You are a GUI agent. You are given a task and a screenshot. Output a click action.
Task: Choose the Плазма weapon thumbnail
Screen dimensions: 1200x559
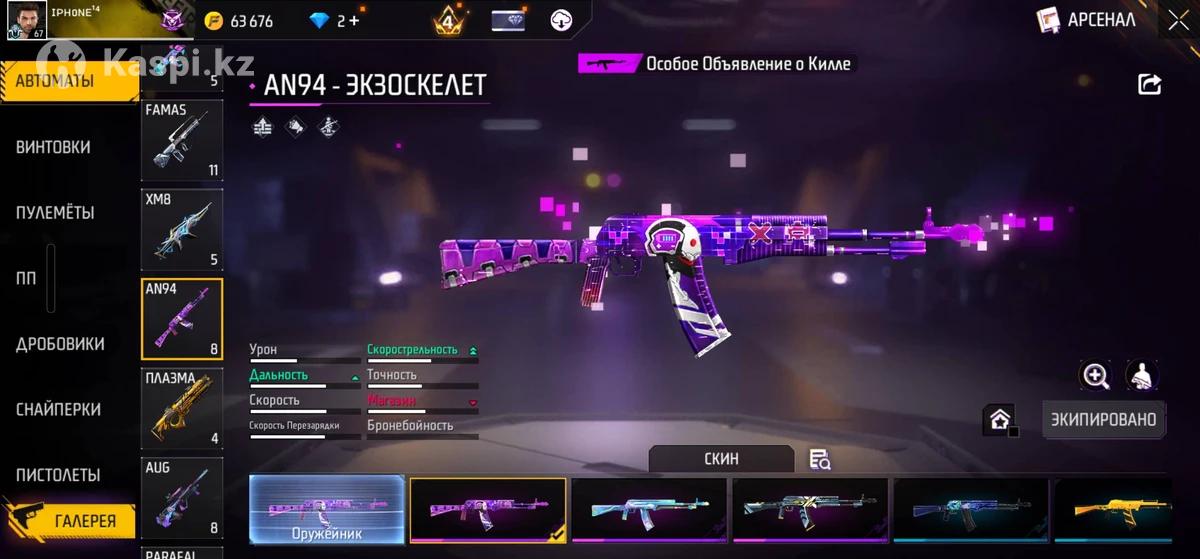tap(181, 409)
